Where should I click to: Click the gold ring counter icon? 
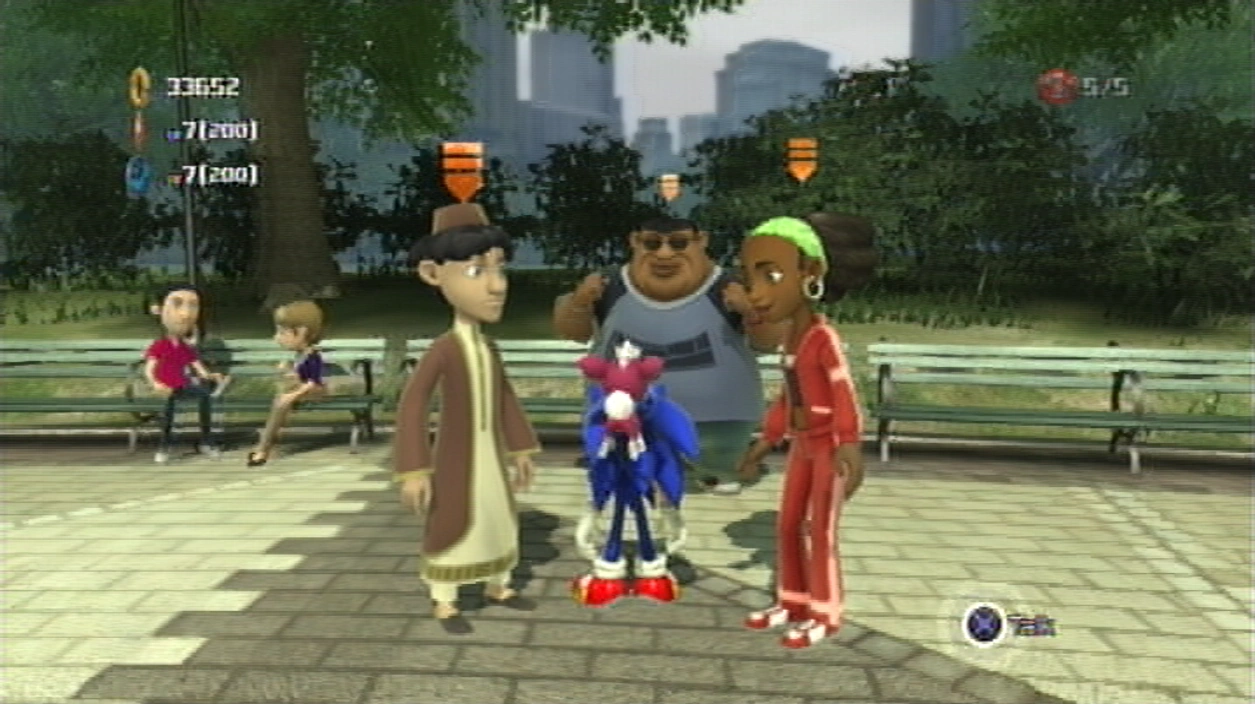pos(140,87)
